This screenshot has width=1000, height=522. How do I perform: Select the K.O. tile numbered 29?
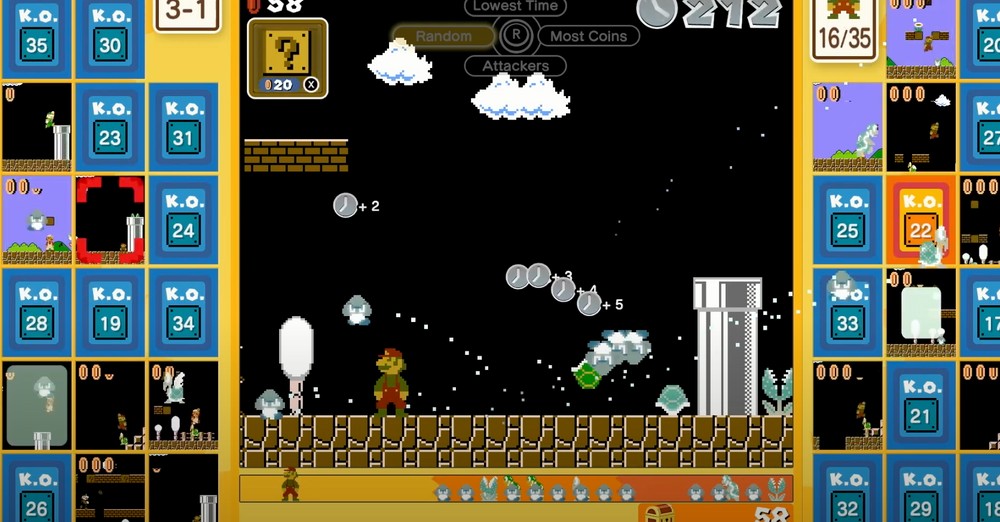tap(921, 493)
